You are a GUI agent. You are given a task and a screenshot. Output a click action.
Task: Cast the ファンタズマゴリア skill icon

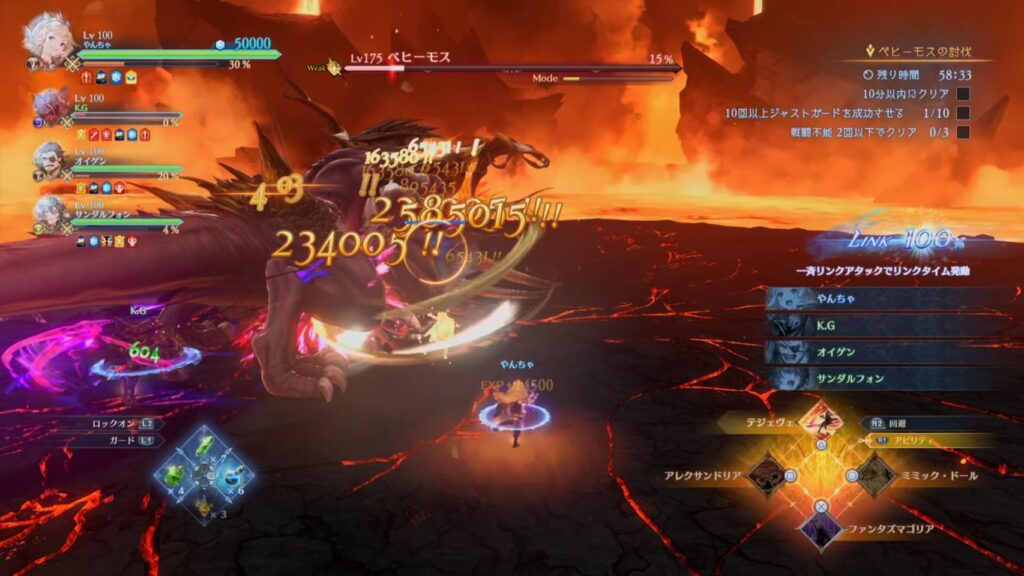coord(820,527)
